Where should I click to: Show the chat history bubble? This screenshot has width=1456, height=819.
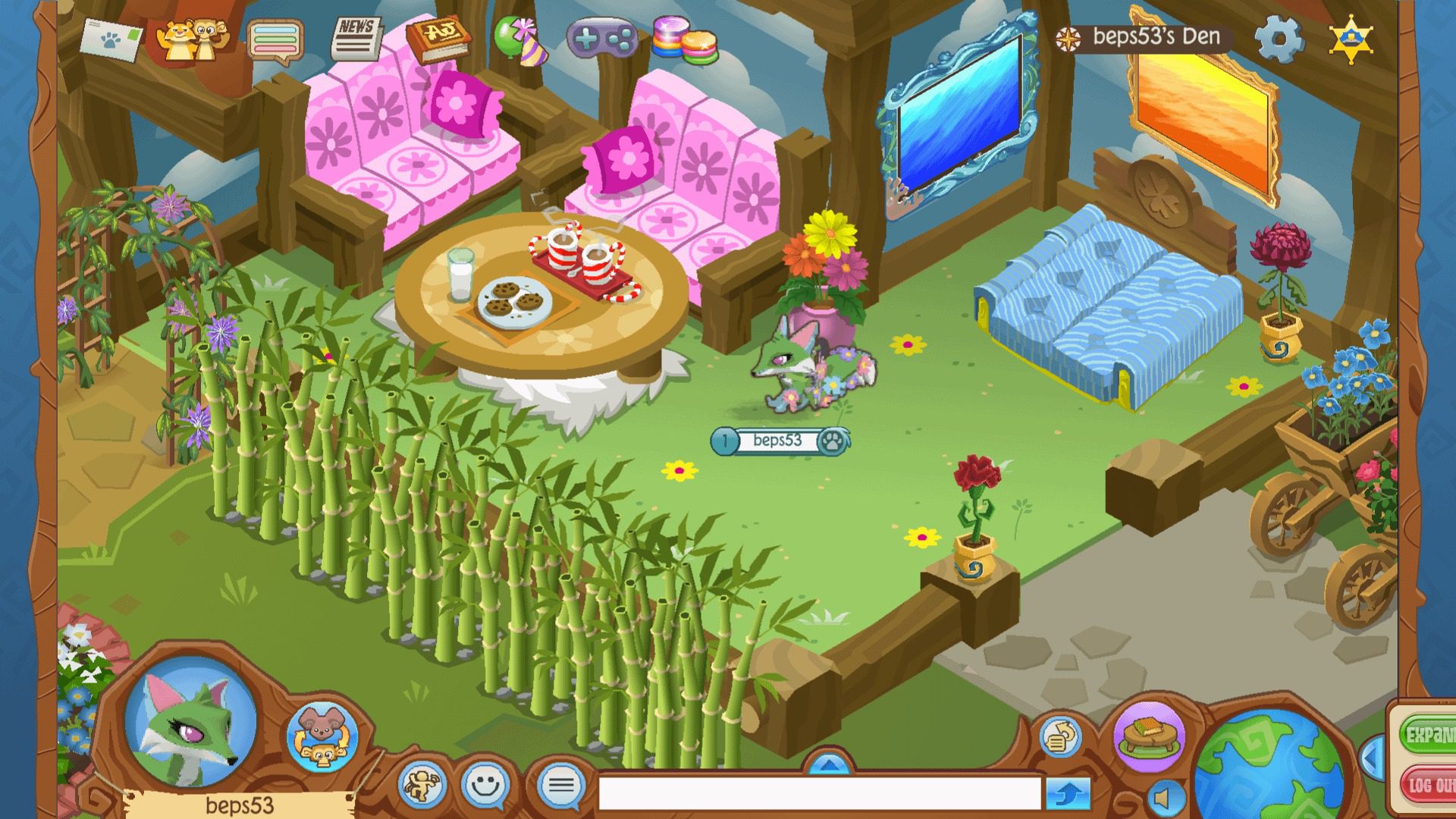point(275,39)
